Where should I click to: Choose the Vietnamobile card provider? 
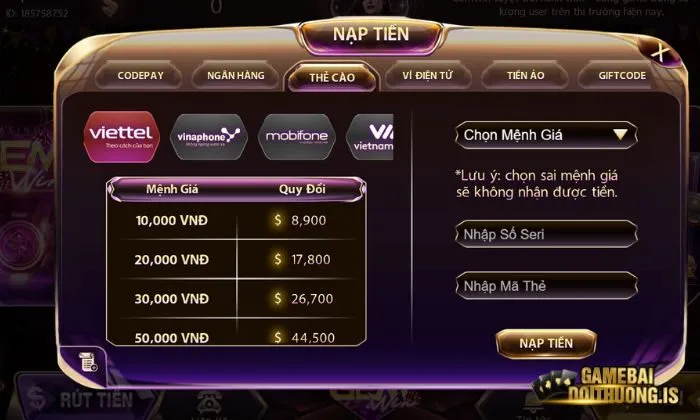pos(370,136)
